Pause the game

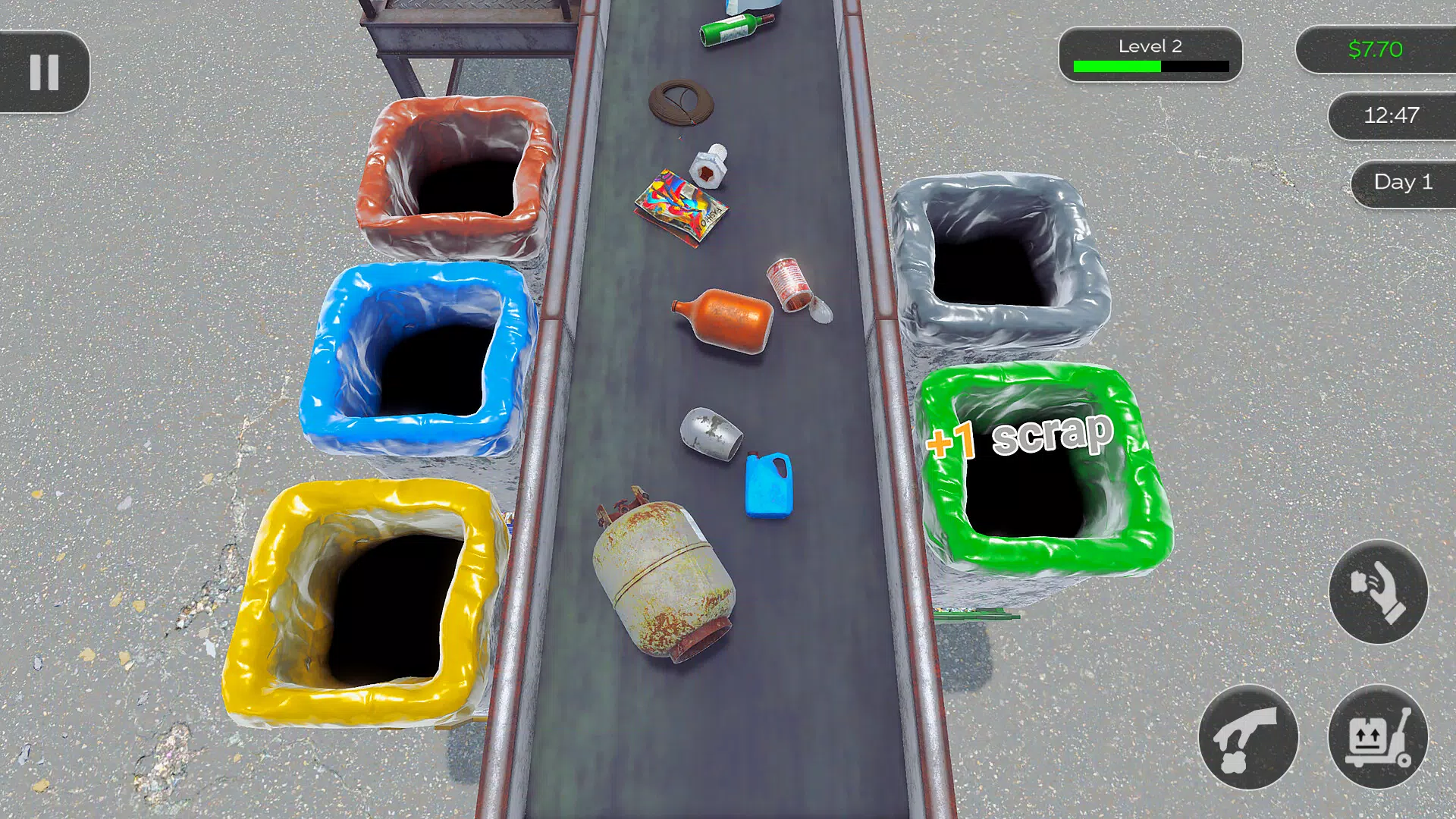45,72
